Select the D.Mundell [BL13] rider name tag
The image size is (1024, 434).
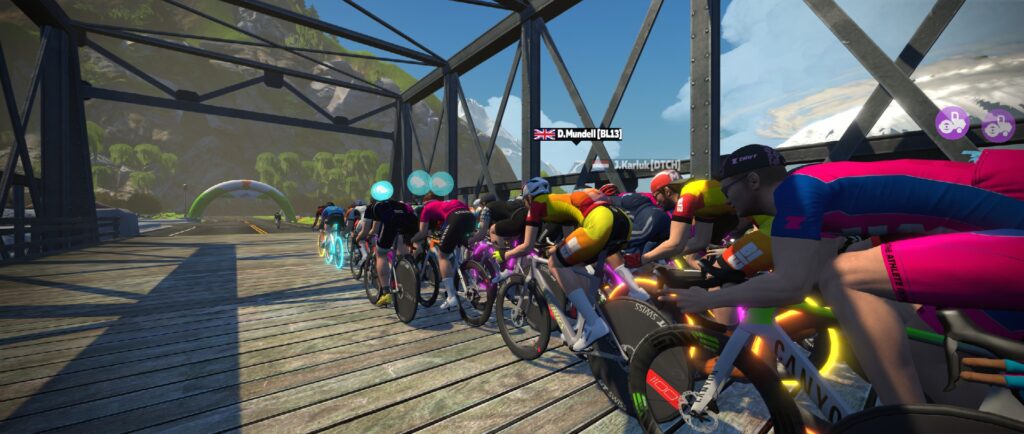[x=578, y=133]
